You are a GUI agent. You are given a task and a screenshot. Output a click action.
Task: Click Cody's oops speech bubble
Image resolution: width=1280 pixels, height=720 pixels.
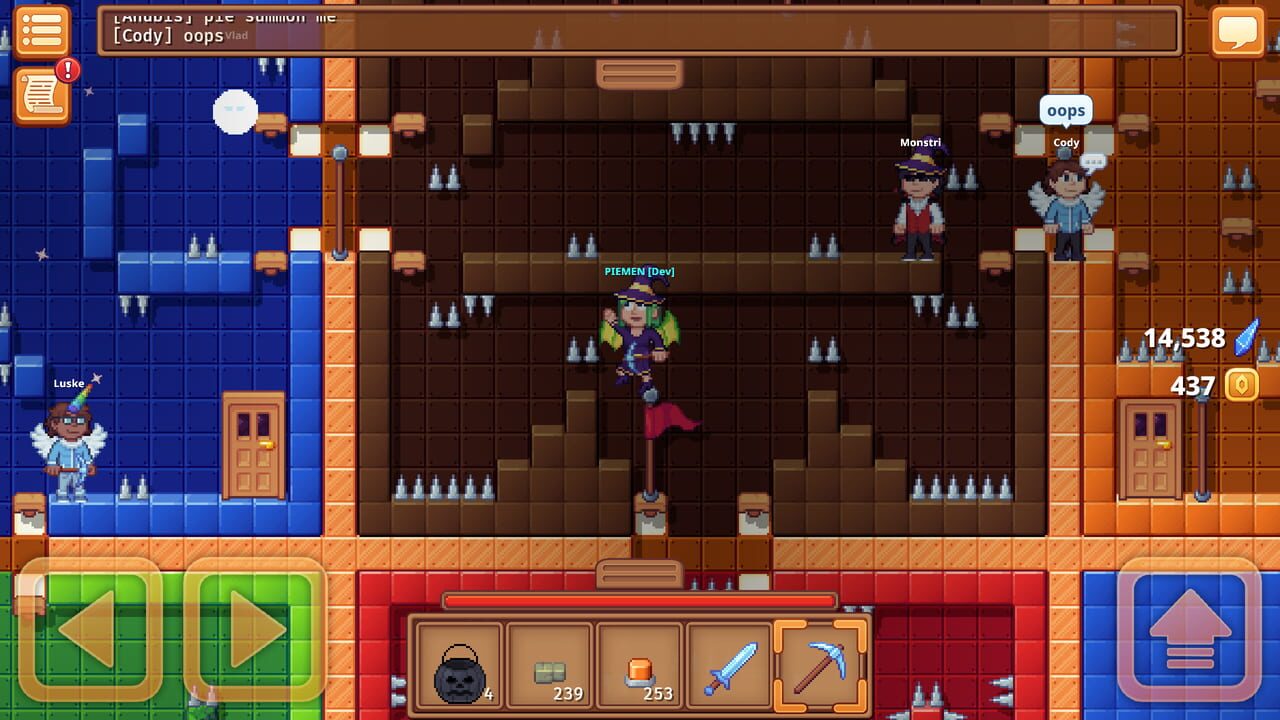(x=1064, y=110)
